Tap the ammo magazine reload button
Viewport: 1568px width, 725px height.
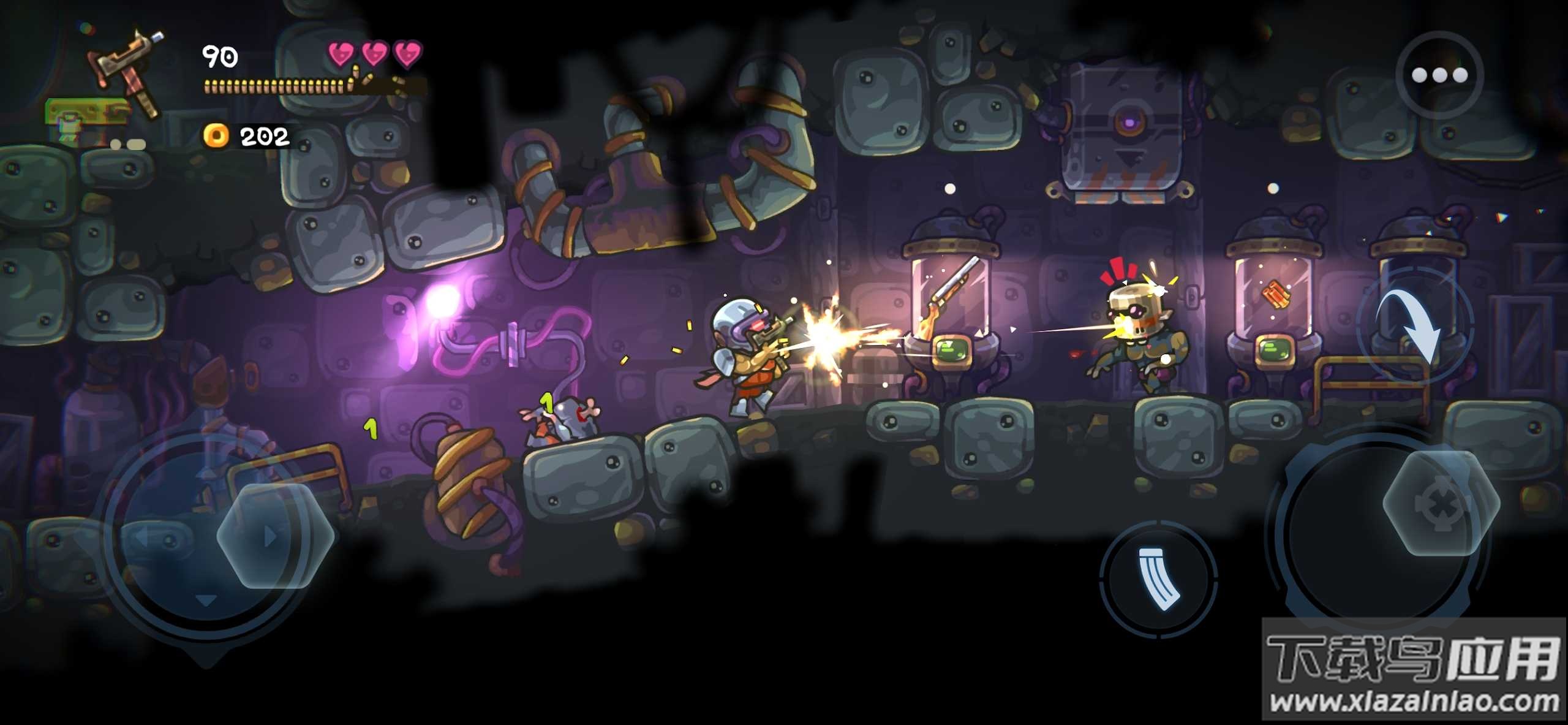click(1158, 579)
